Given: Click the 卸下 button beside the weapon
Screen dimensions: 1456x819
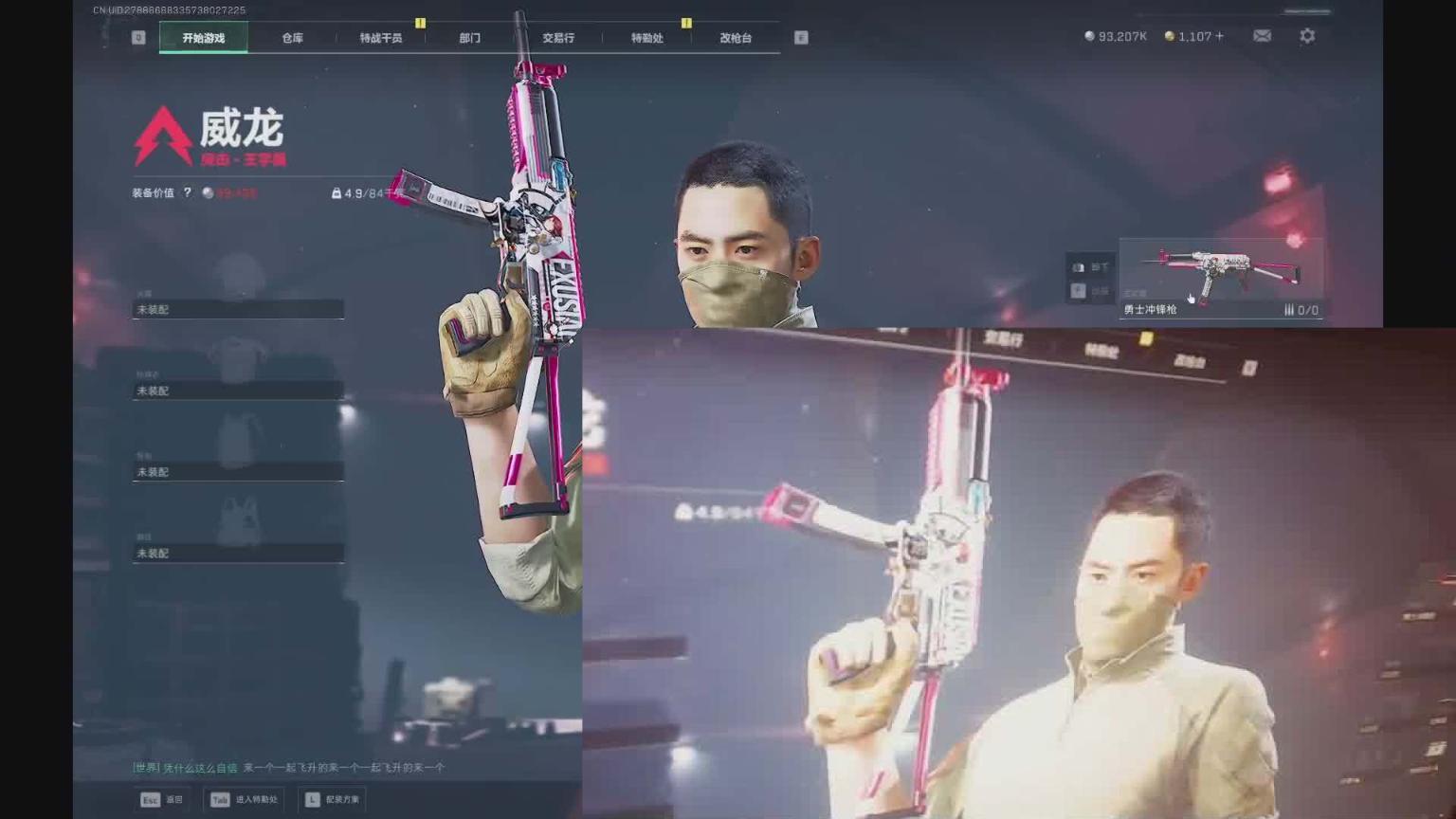Looking at the screenshot, I should pyautogui.click(x=1091, y=267).
